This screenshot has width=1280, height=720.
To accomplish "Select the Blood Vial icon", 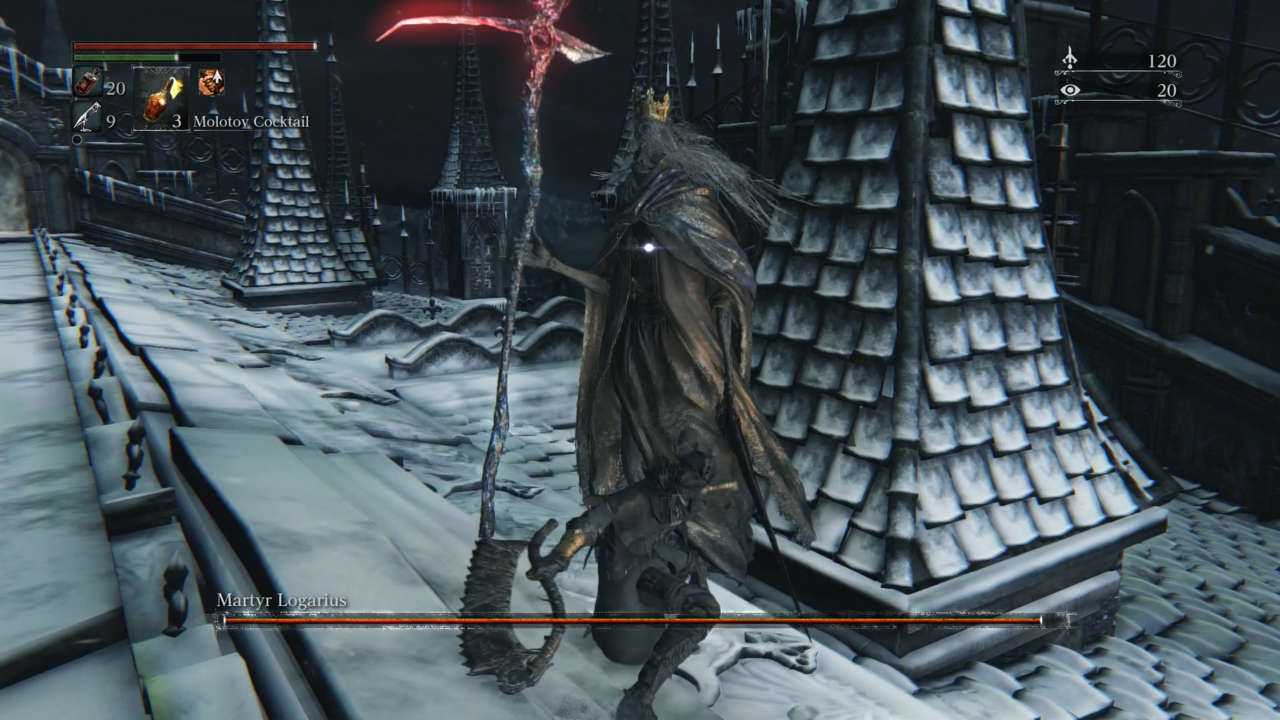I will click(87, 83).
